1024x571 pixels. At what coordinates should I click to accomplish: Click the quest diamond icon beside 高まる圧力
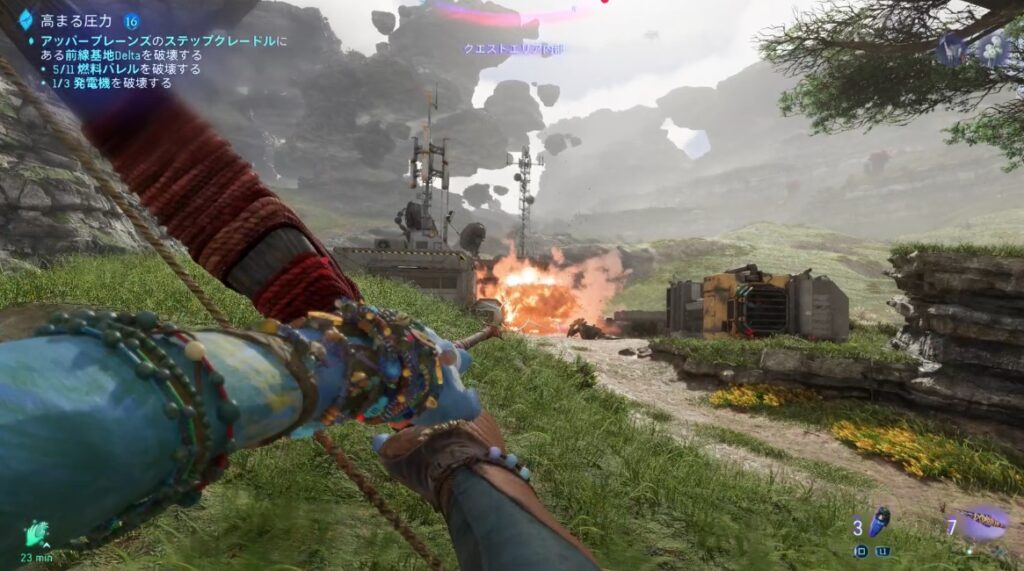pyautogui.click(x=26, y=19)
